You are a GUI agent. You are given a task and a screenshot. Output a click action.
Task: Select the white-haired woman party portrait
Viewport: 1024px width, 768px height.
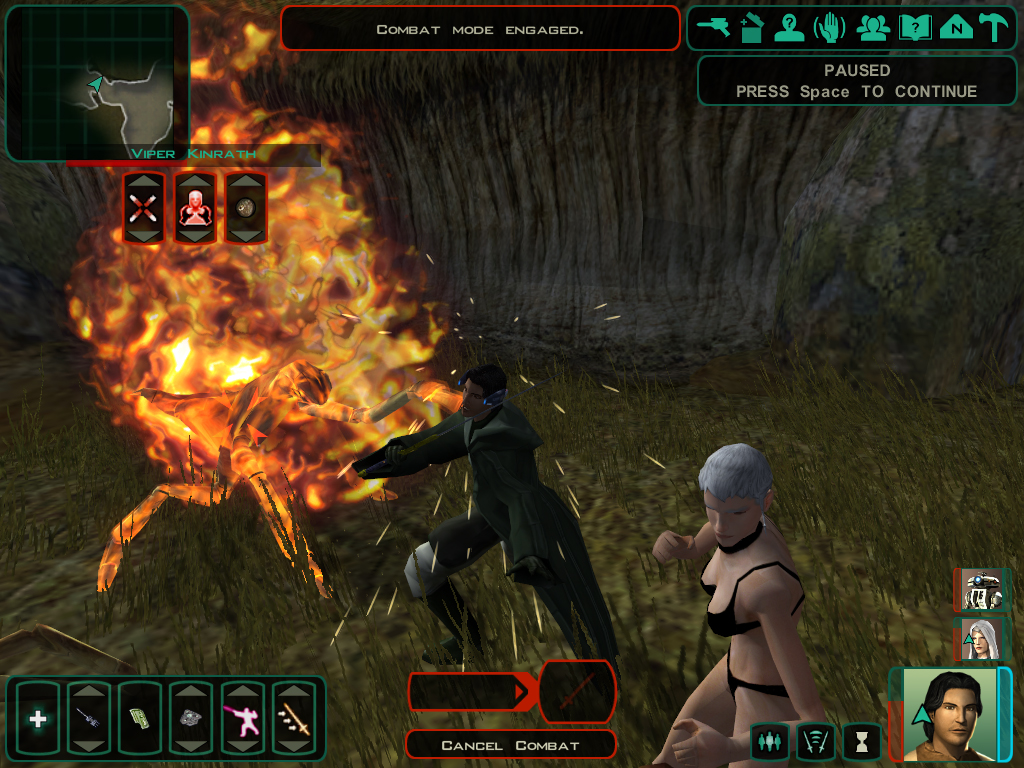pyautogui.click(x=980, y=640)
